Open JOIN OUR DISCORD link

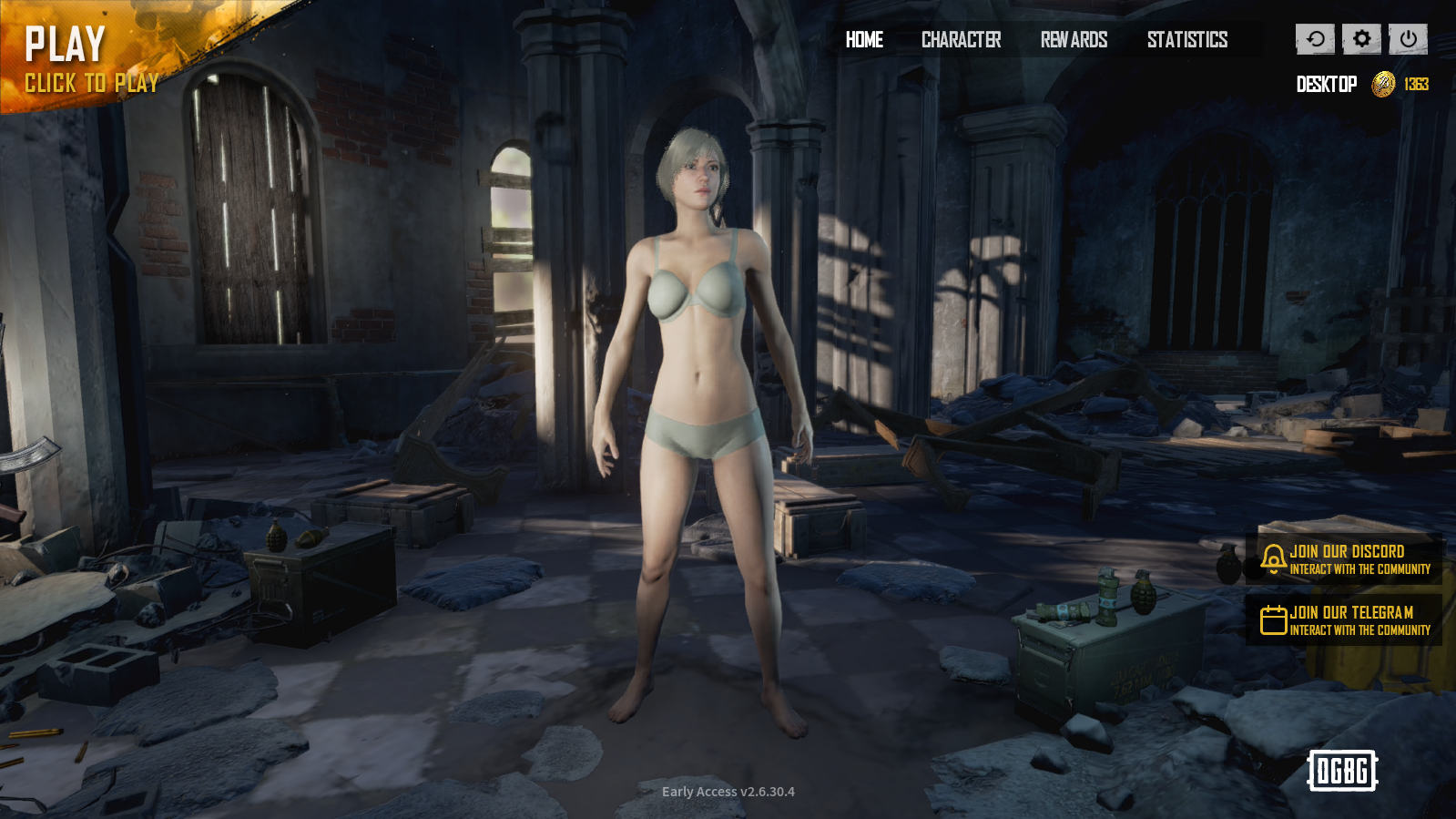(x=1346, y=557)
